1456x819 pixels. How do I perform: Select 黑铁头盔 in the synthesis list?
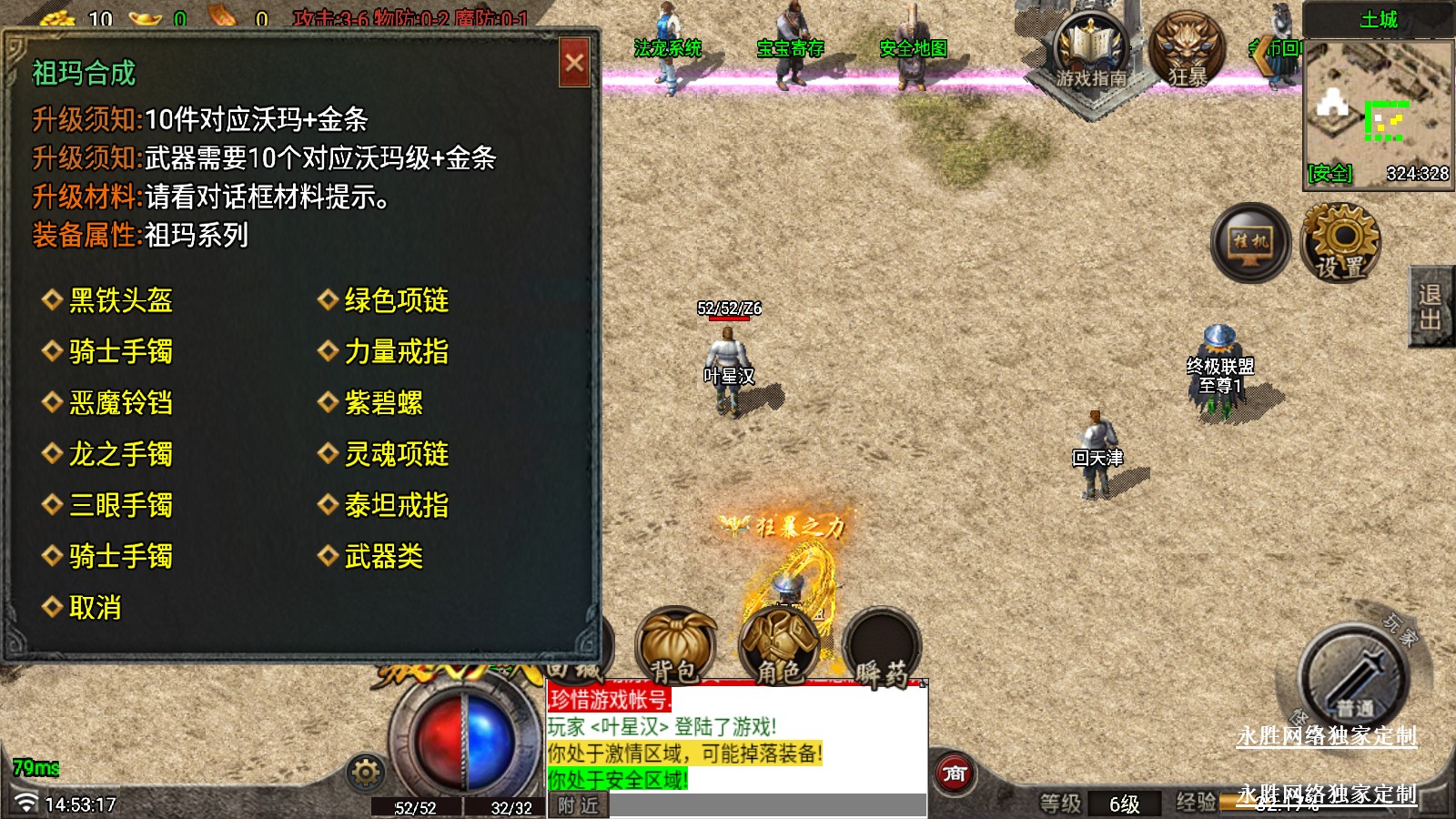pos(120,300)
